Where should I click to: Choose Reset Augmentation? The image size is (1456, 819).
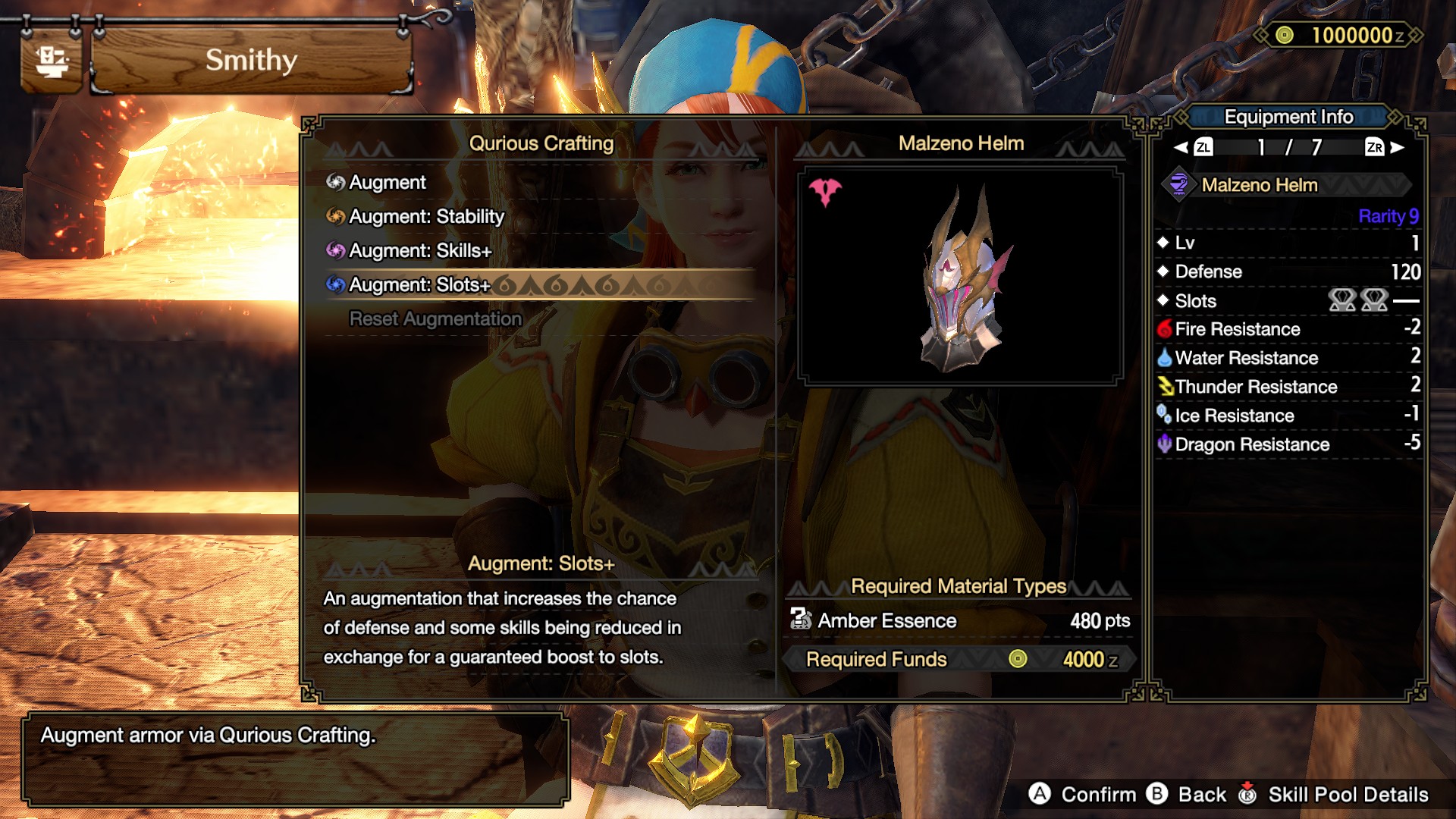pos(435,319)
